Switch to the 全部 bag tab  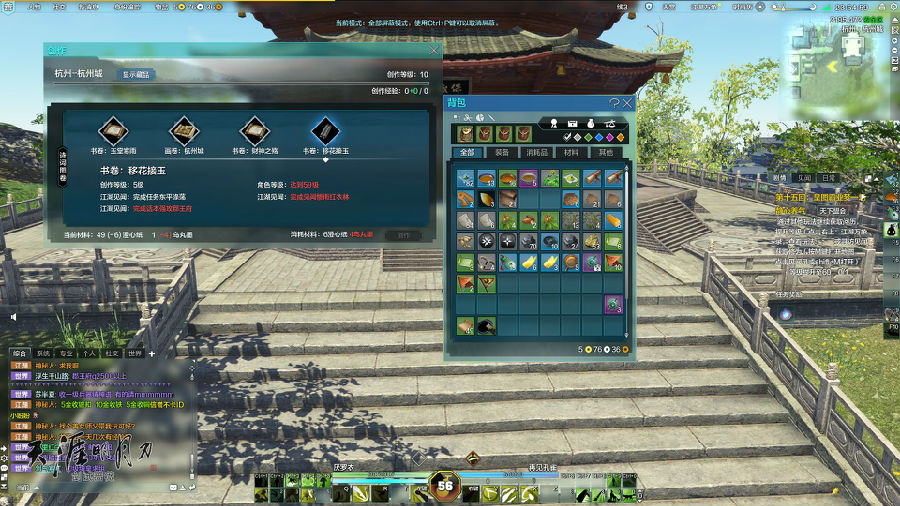pos(467,153)
